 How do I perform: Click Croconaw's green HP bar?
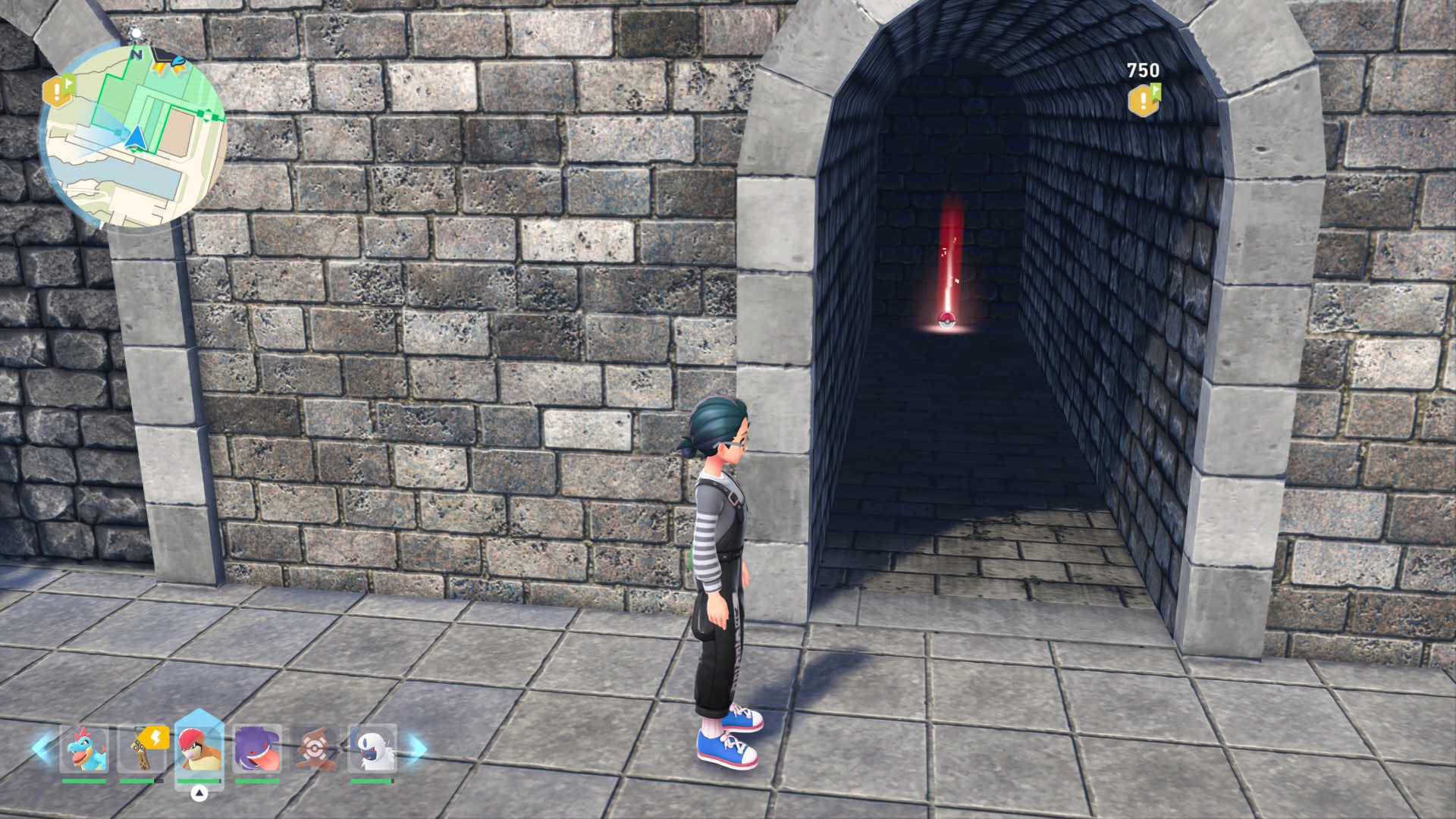click(83, 781)
